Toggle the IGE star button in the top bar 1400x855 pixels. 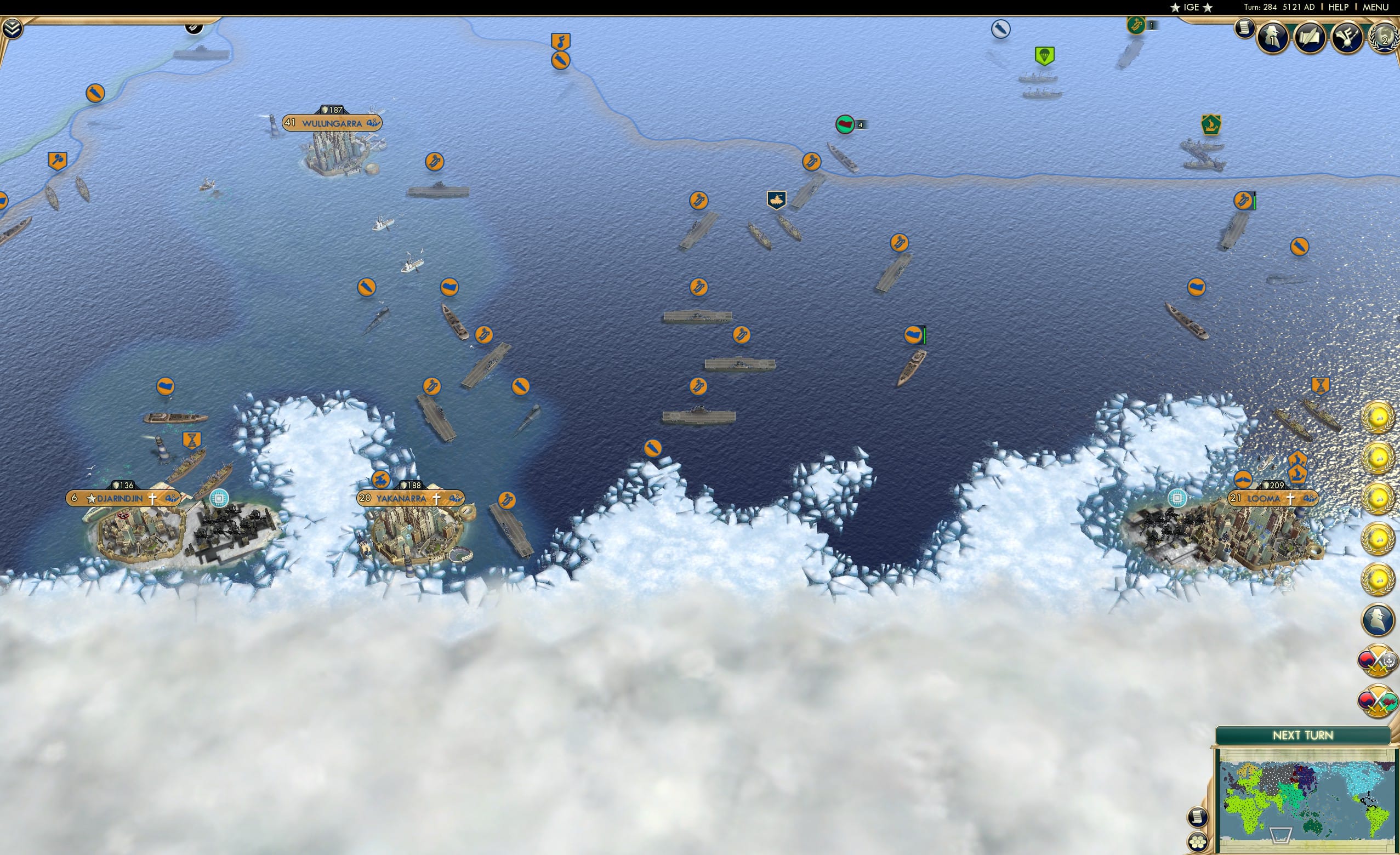[x=1191, y=7]
